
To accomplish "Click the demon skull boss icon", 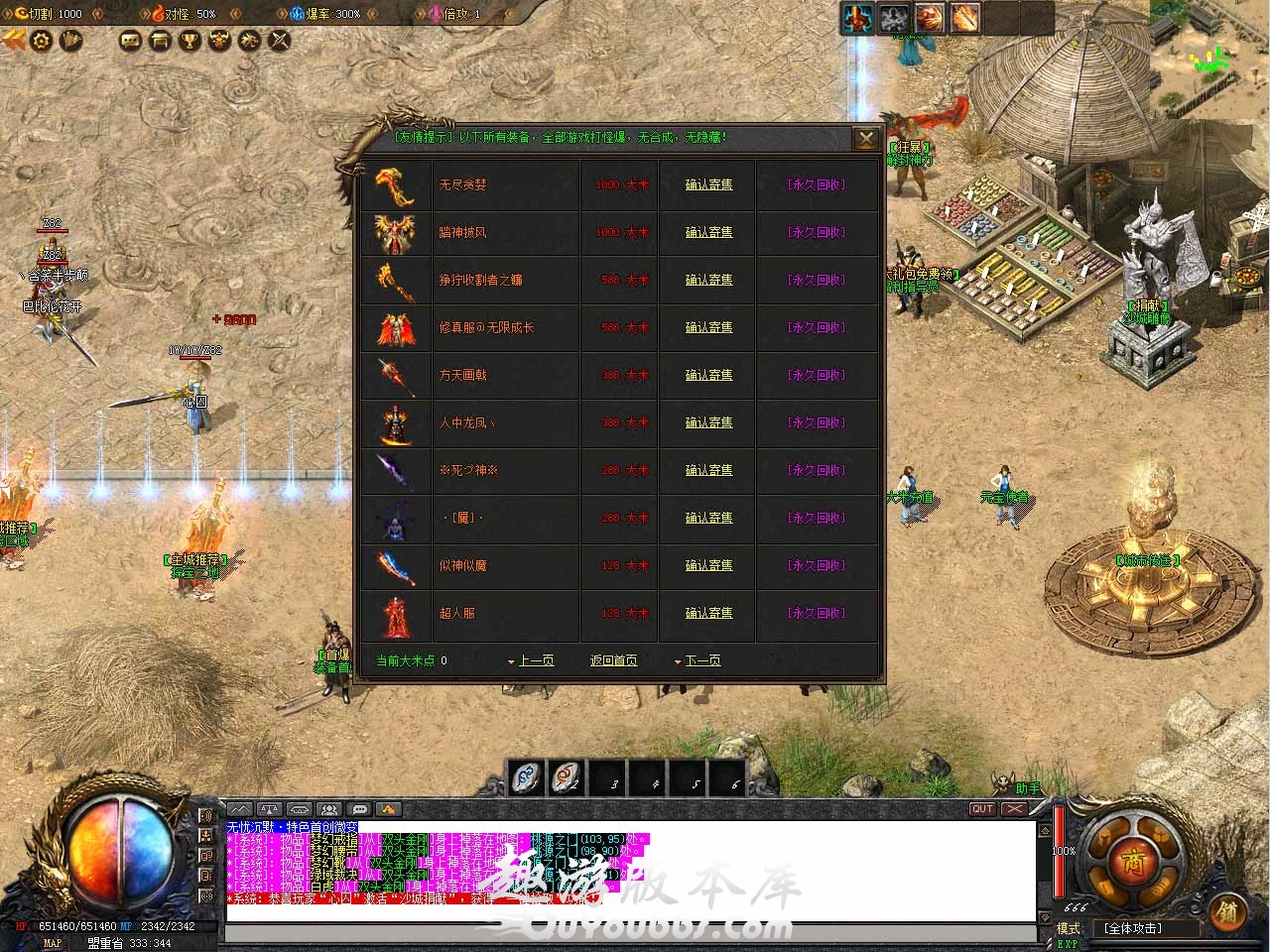I will point(218,41).
